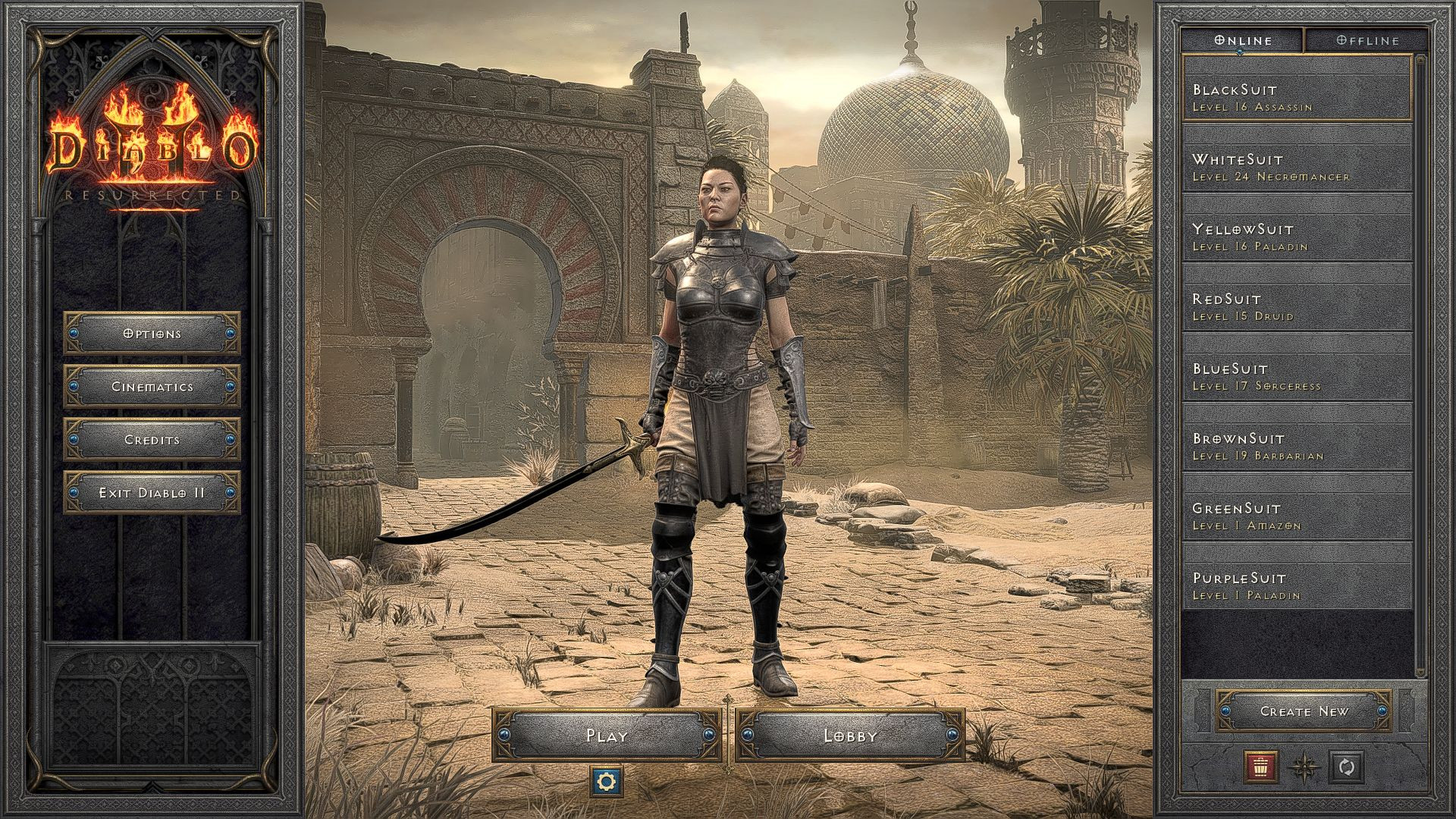This screenshot has width=1456, height=819.
Task: Click Create New character
Action: point(1302,711)
